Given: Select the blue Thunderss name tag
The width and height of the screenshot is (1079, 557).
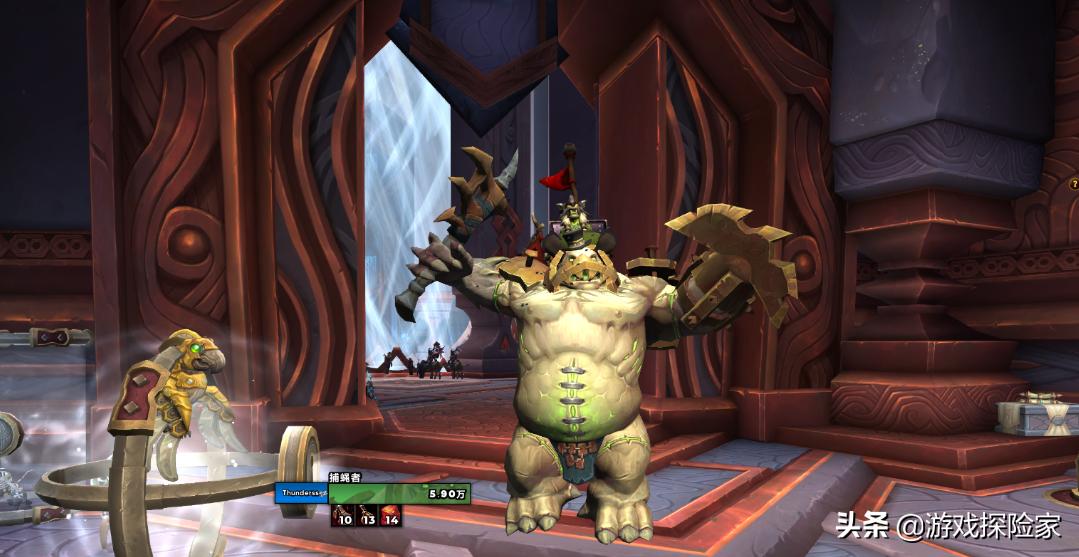Looking at the screenshot, I should point(305,494).
